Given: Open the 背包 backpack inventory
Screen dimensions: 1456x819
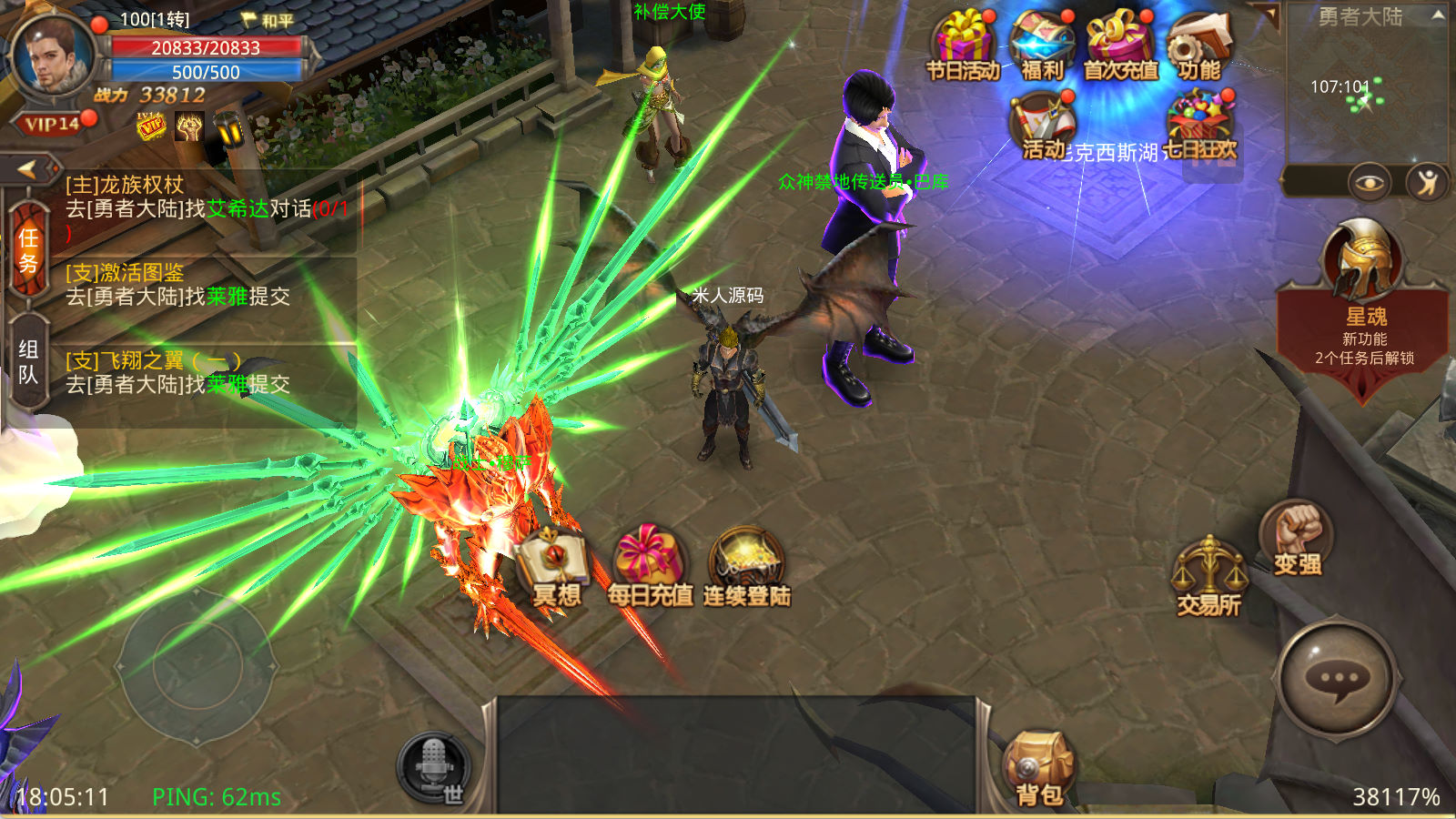Looking at the screenshot, I should (1038, 770).
